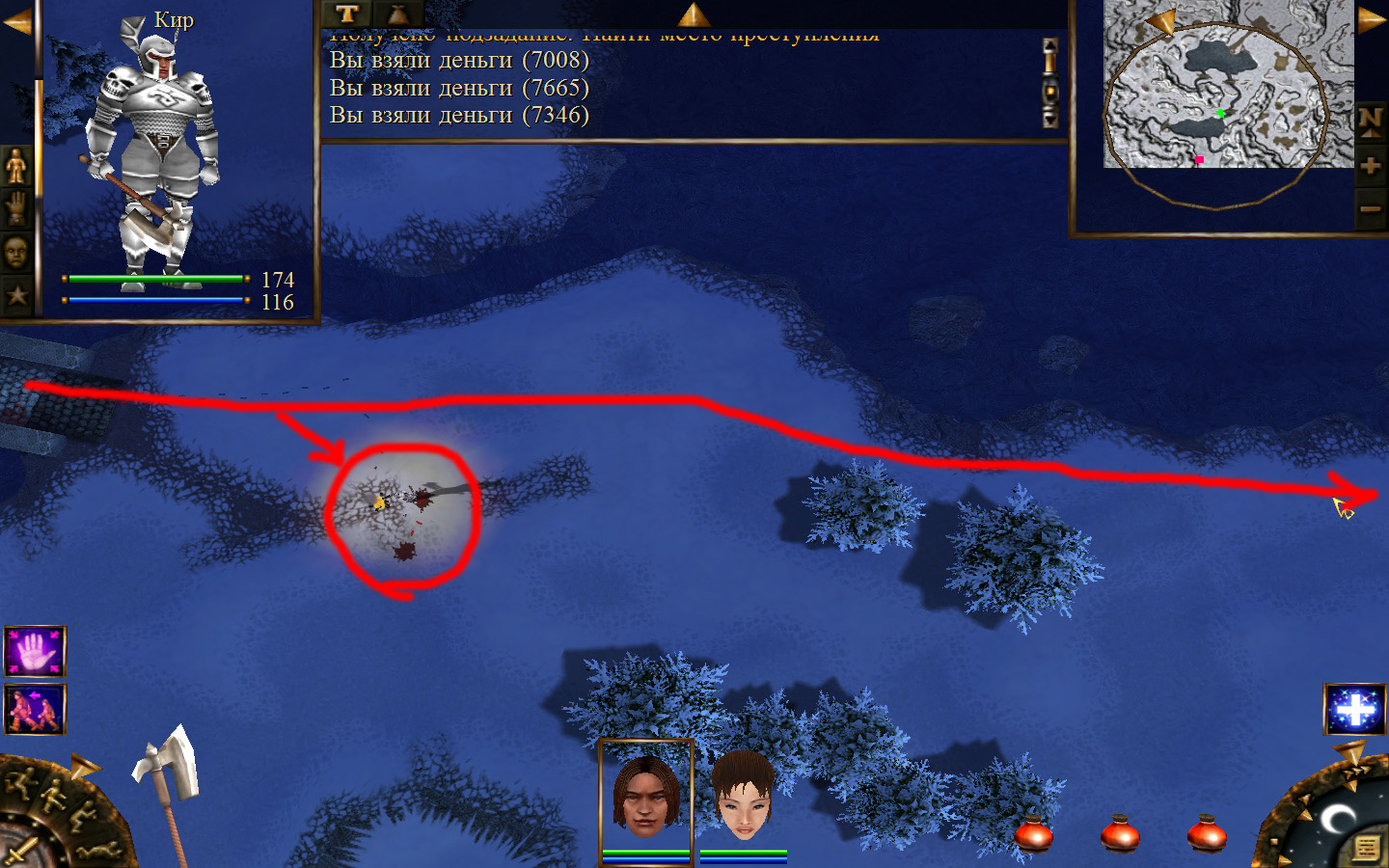The height and width of the screenshot is (868, 1389).
Task: Switch to the star-icon tab
Action: click(x=16, y=294)
